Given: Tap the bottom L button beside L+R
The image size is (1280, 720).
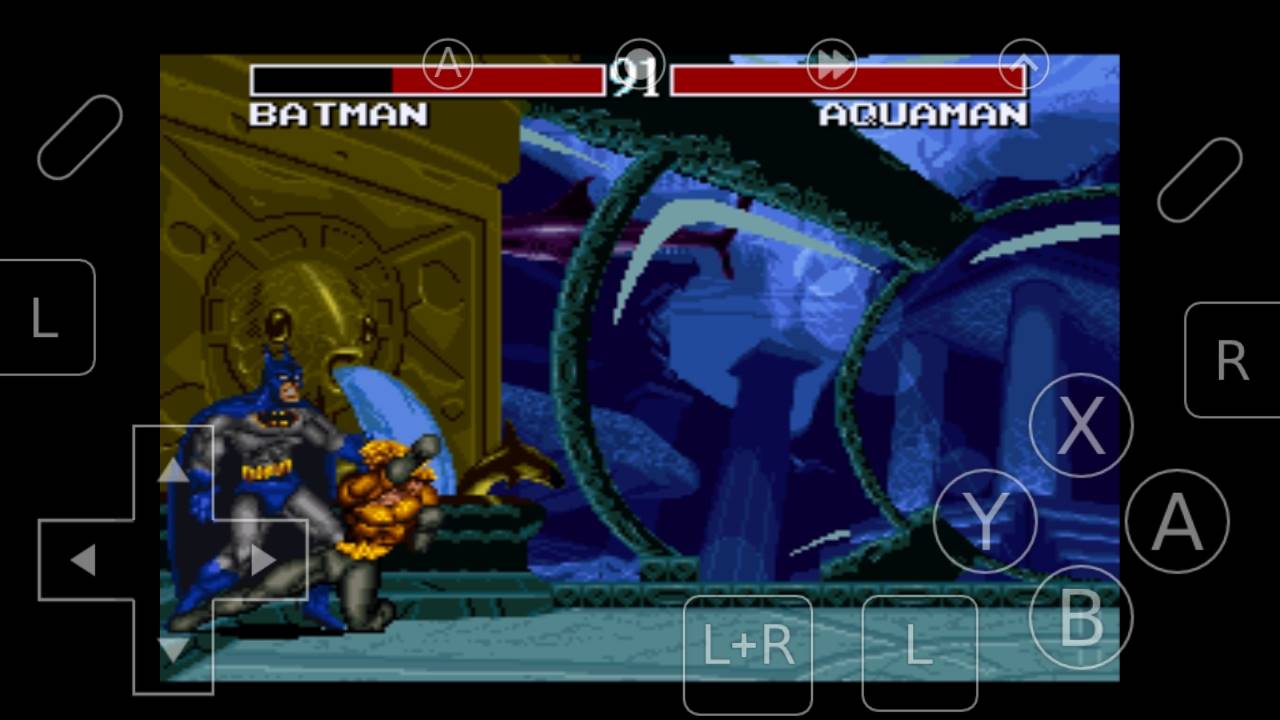Looking at the screenshot, I should (919, 648).
